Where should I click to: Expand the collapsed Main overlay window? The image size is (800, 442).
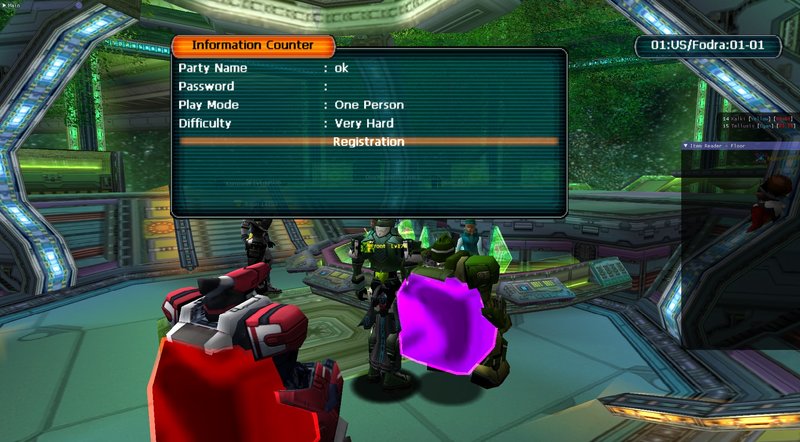click(x=4, y=4)
